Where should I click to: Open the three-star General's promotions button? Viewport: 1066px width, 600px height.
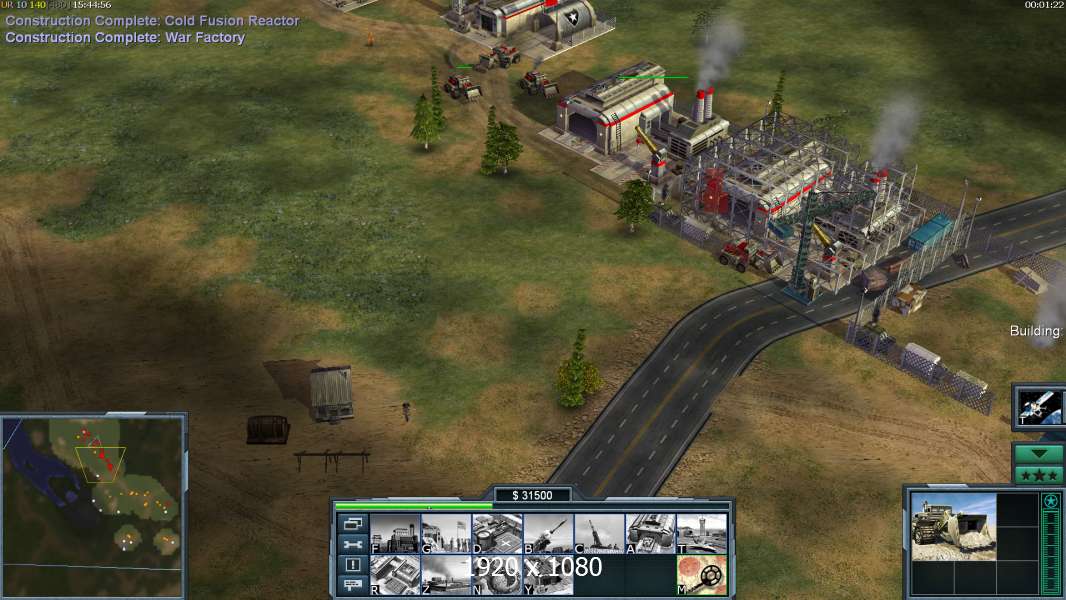(1038, 474)
